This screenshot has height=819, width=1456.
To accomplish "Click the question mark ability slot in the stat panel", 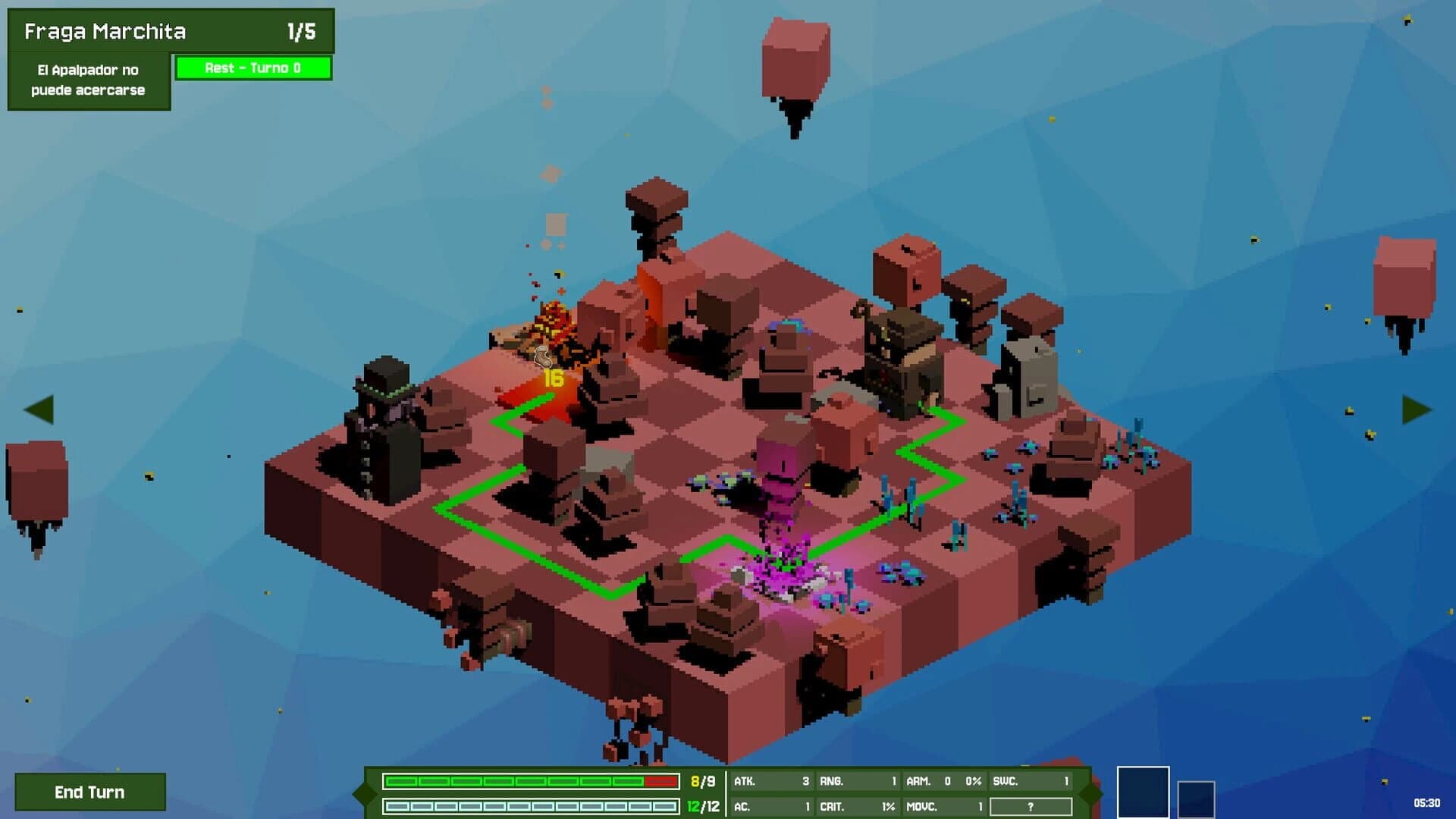I will point(1028,807).
